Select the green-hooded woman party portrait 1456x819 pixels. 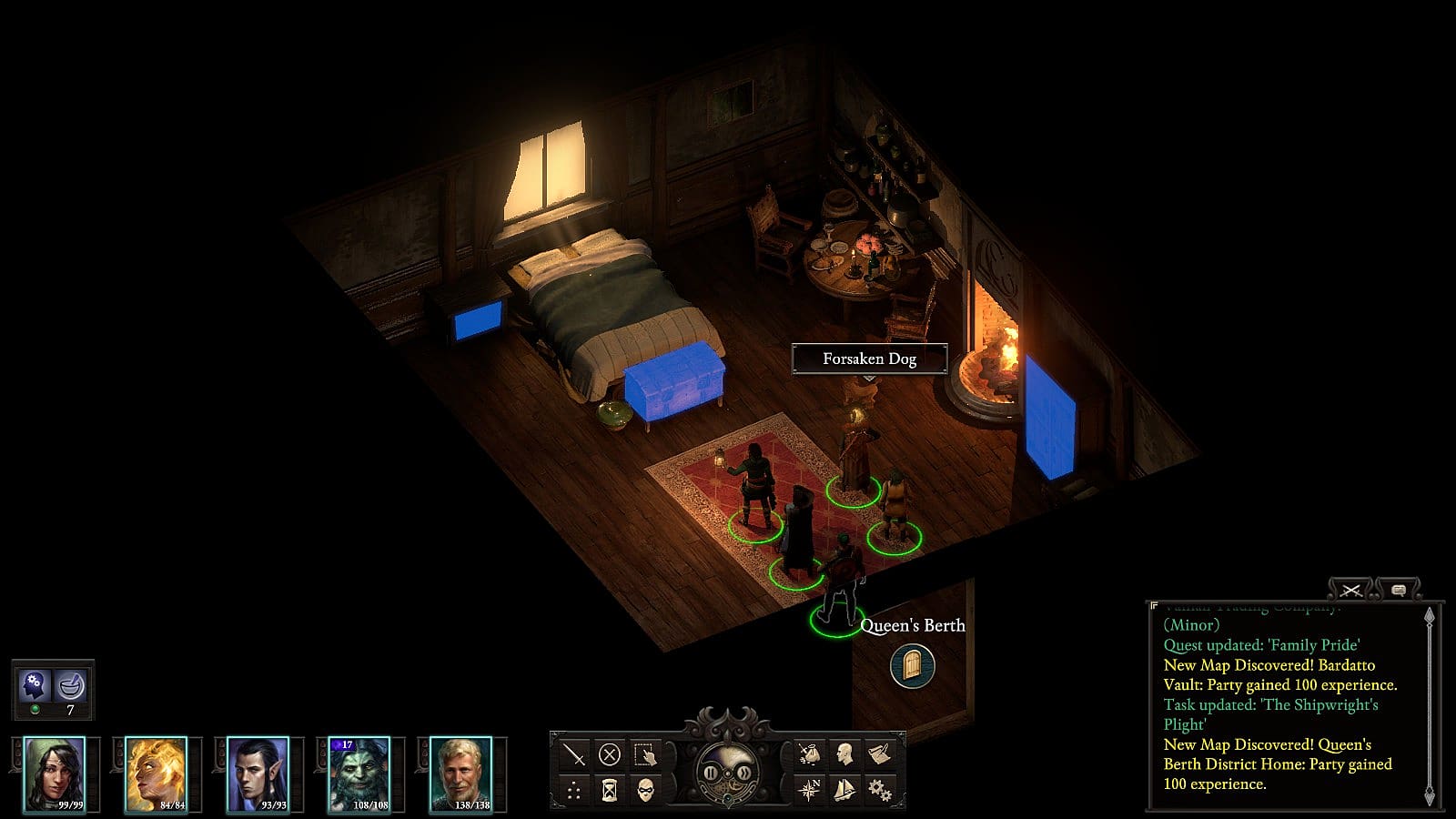(55, 773)
